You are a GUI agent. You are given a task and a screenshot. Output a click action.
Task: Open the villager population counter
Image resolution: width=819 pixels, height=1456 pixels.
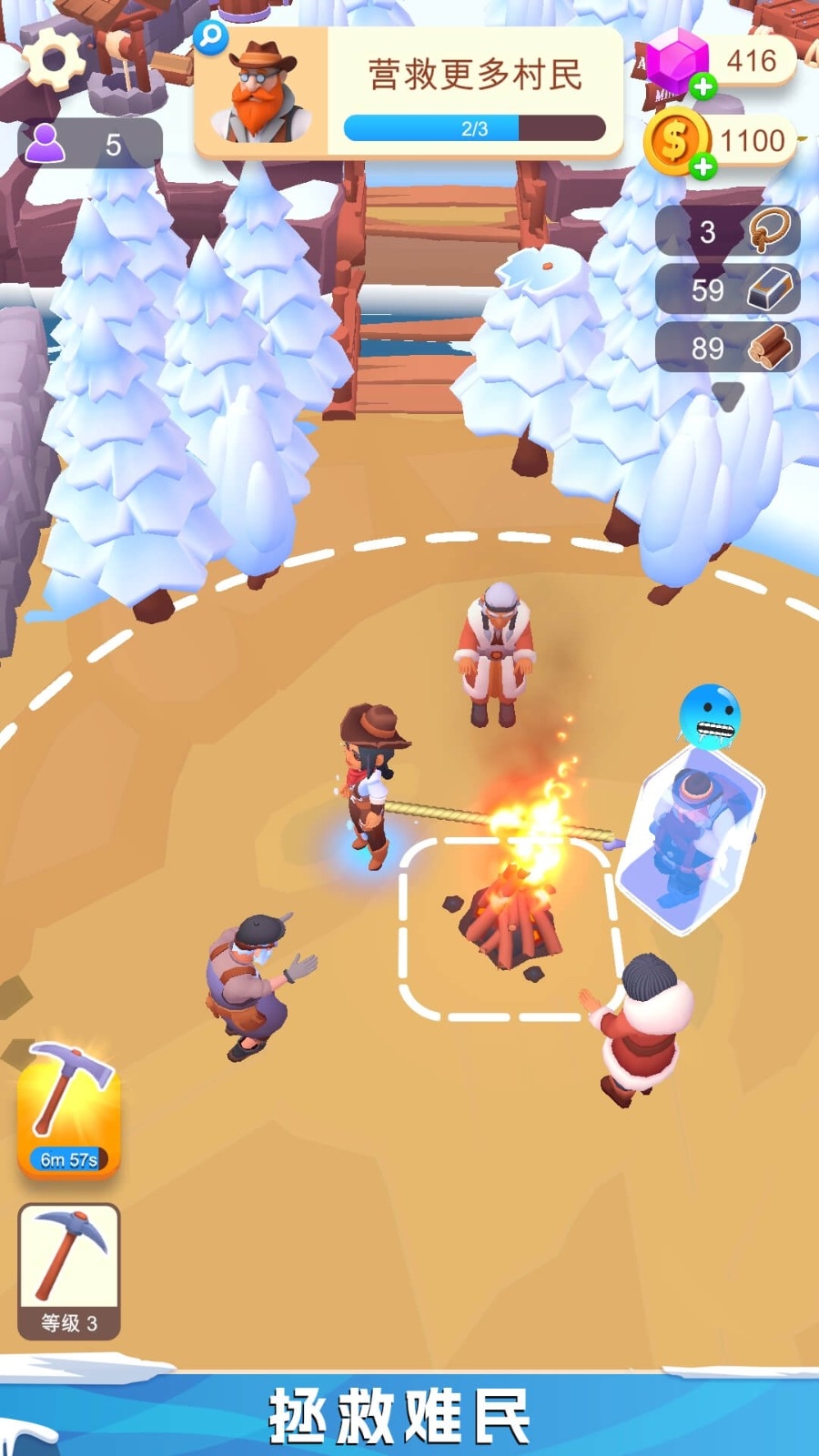click(90, 144)
